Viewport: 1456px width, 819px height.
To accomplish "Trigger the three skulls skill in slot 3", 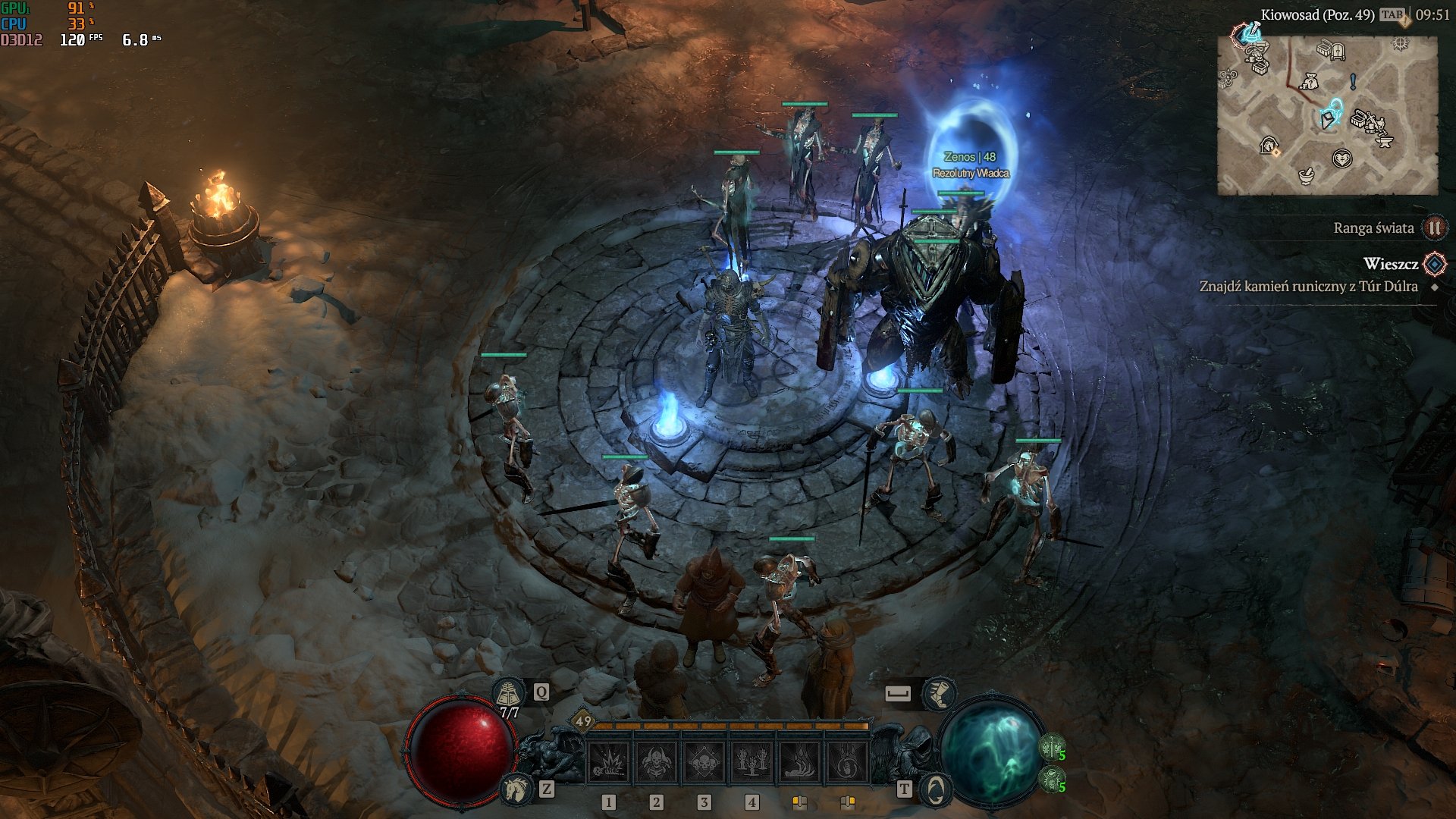I will 704,761.
